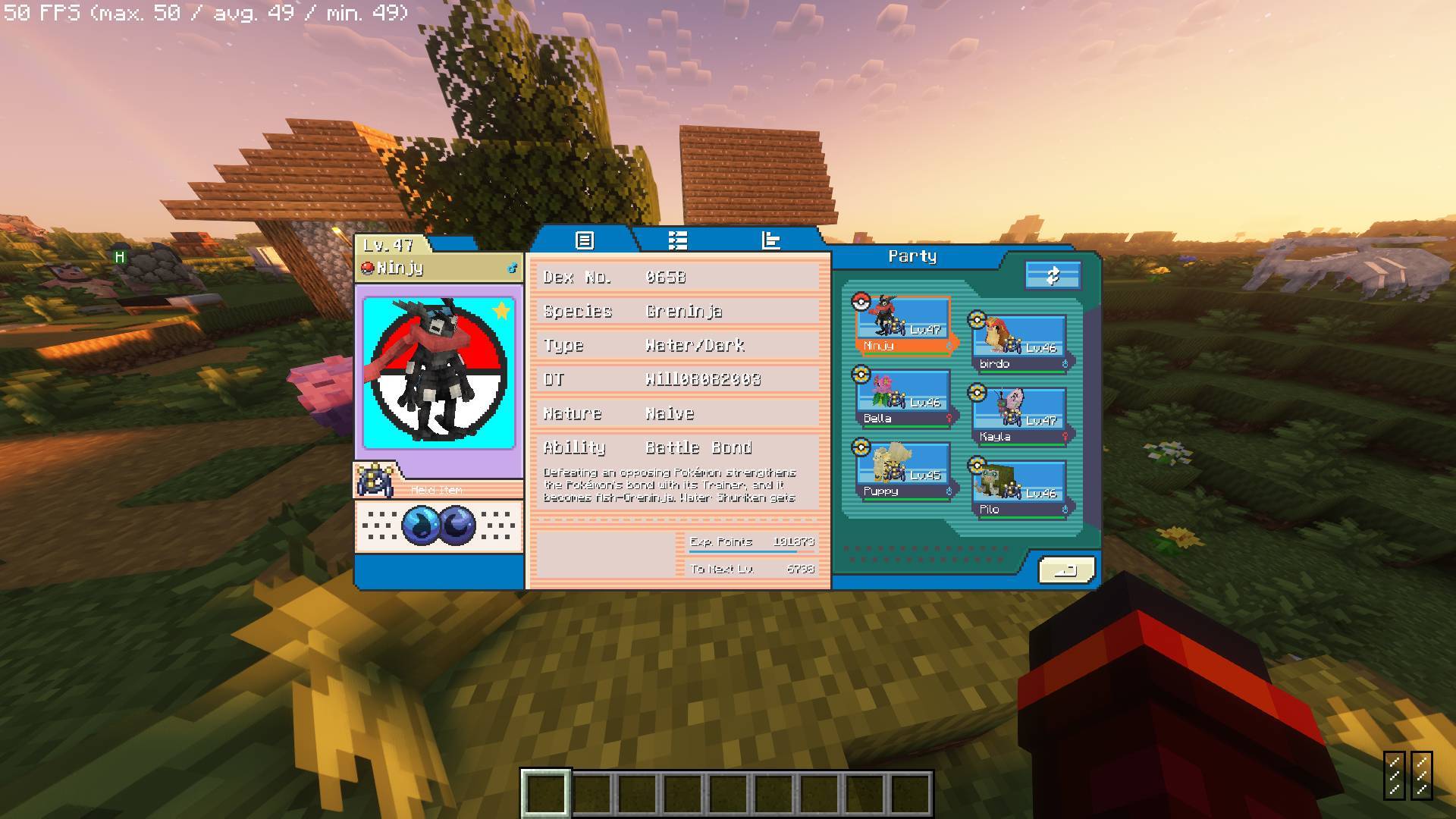Viewport: 1456px width, 819px height.
Task: Select the Ultra Ball icon on Kayla's slot
Action: (x=976, y=391)
